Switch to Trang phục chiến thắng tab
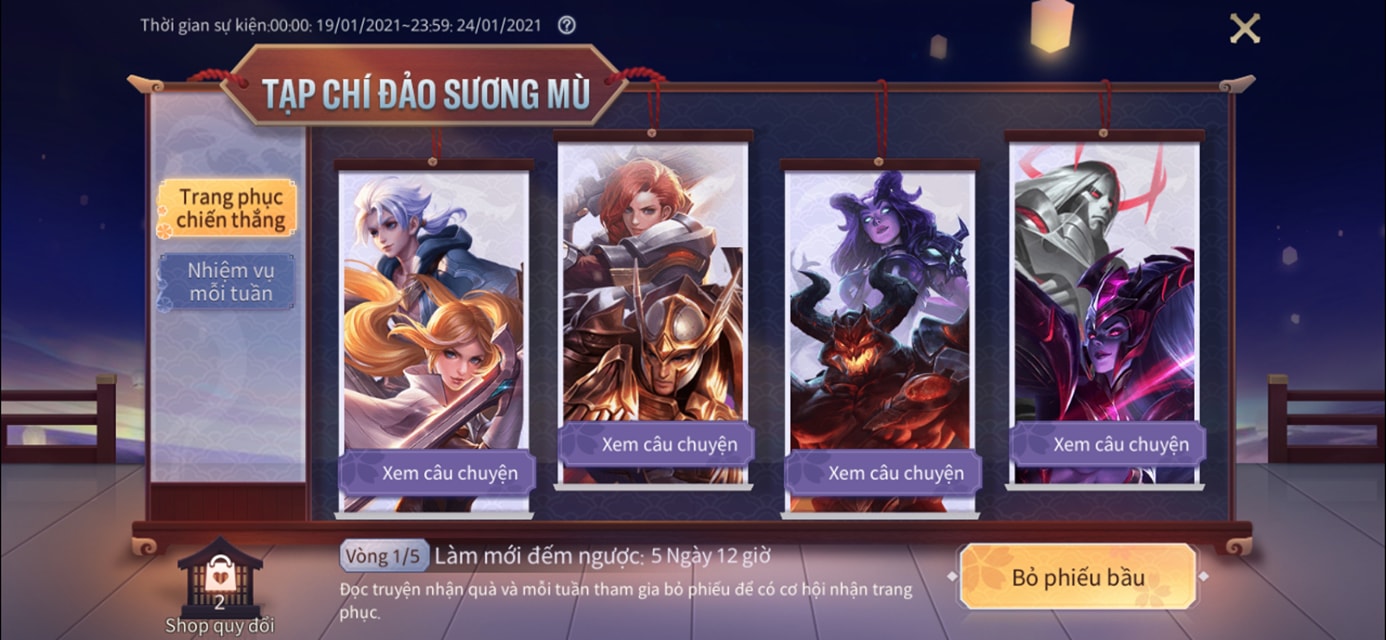 230,208
